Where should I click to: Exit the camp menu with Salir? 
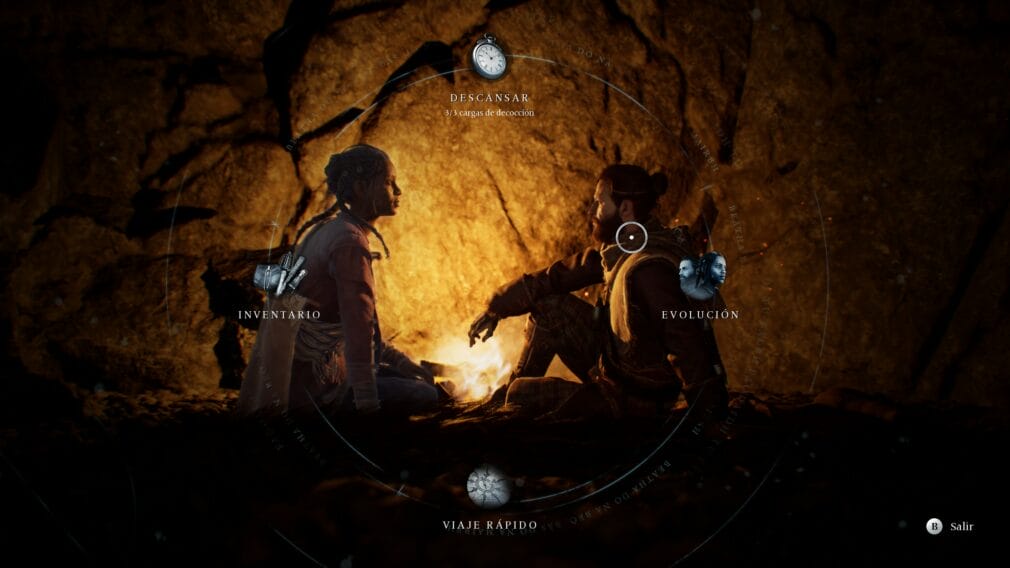point(950,526)
